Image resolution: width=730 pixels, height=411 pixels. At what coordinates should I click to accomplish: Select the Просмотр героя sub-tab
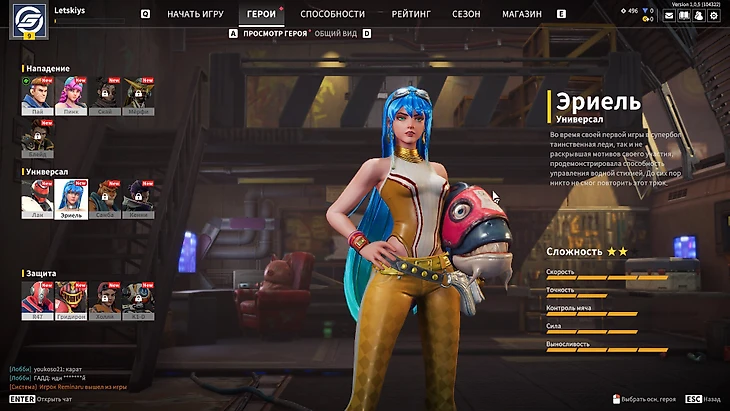click(x=274, y=33)
